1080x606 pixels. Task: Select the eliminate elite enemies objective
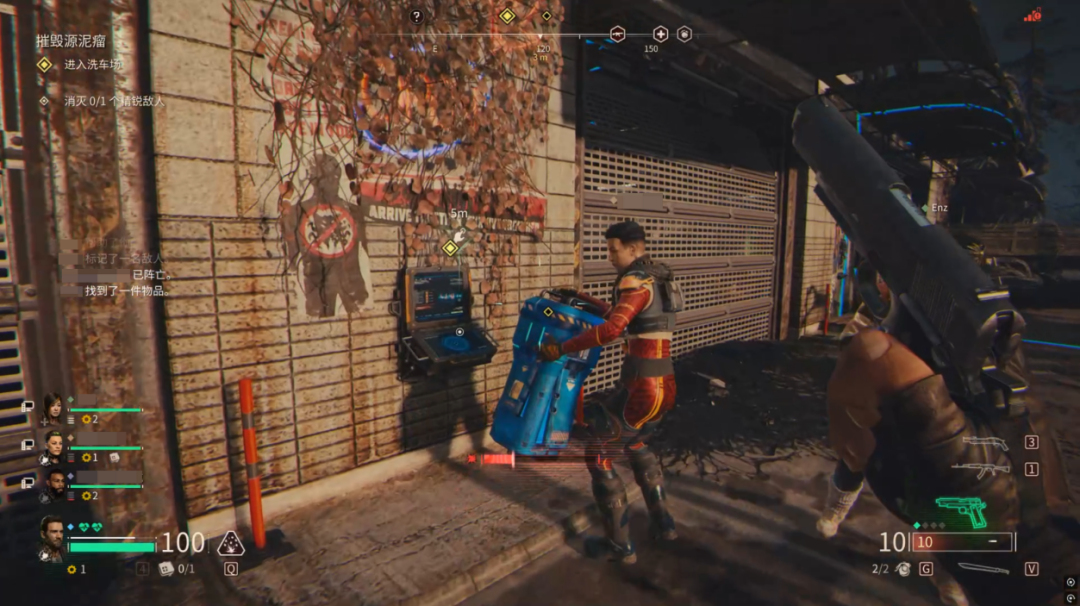(113, 101)
